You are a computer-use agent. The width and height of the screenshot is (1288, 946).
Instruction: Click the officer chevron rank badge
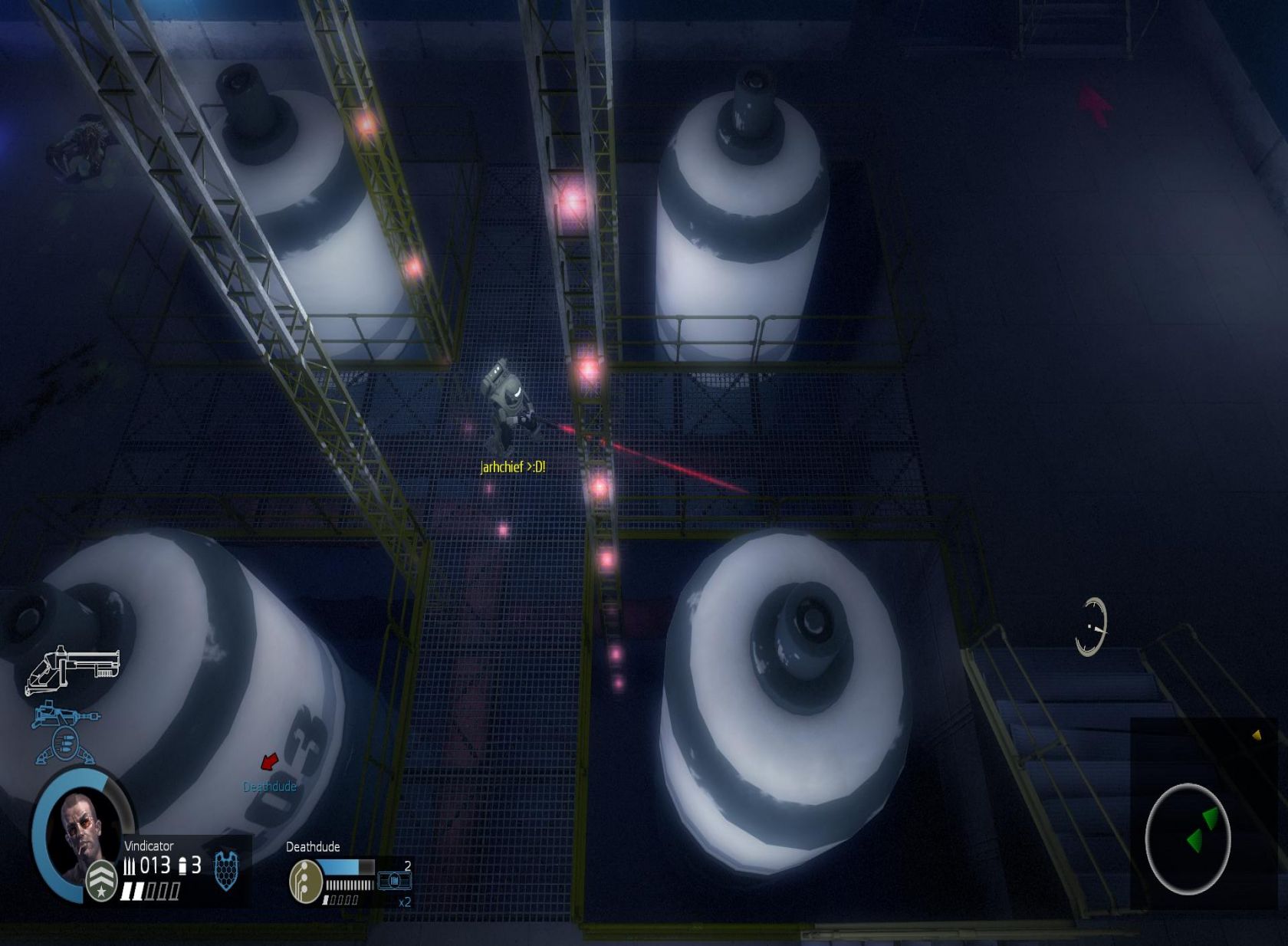click(100, 879)
